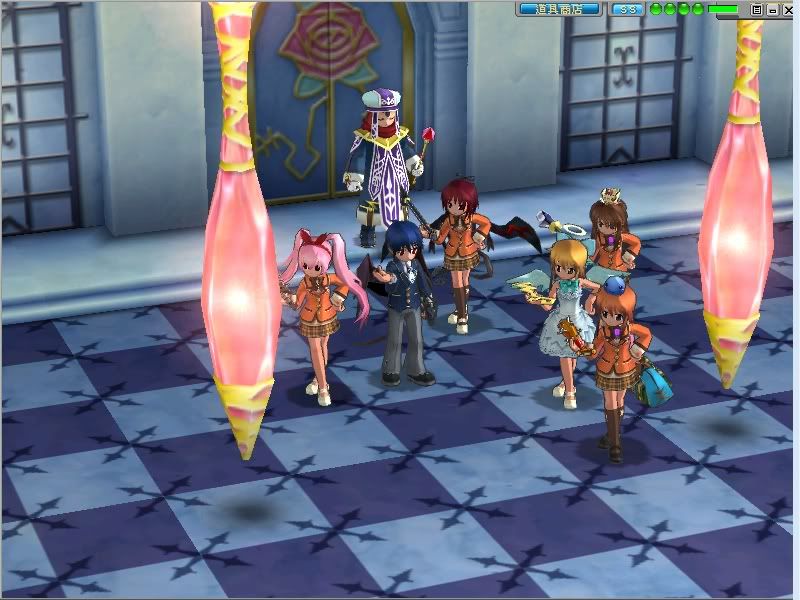This screenshot has height=600, width=800.
Task: Open the window menu list icon
Action: 757,9
